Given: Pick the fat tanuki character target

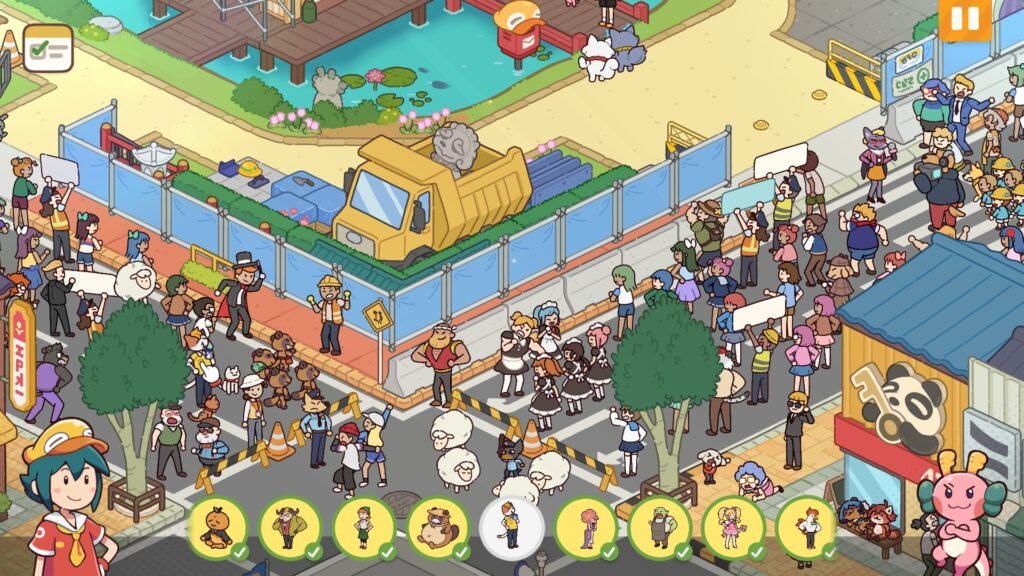Looking at the screenshot, I should coord(438,527).
